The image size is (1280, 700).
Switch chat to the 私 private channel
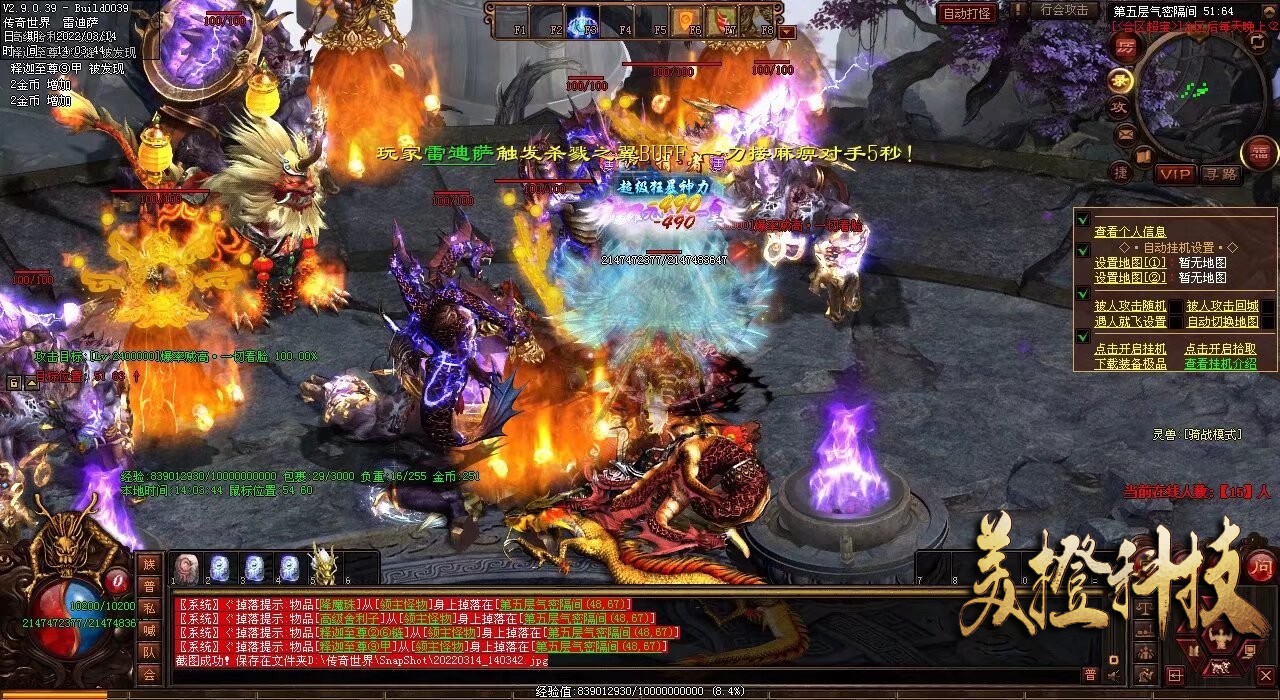[x=149, y=608]
